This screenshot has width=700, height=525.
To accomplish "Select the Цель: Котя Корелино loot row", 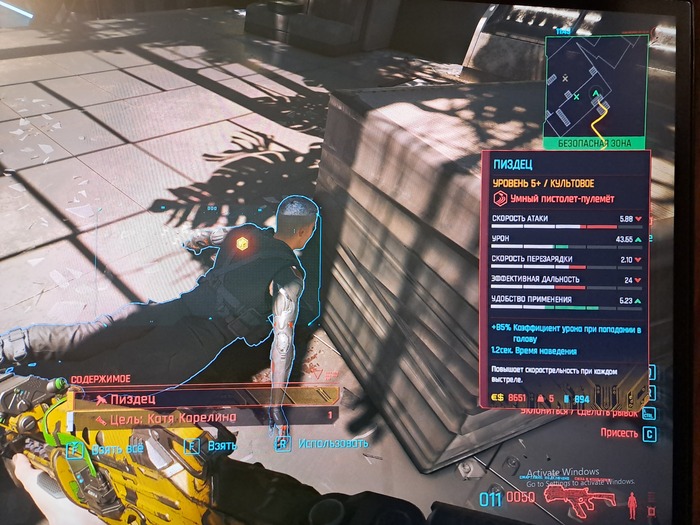I will [x=200, y=416].
